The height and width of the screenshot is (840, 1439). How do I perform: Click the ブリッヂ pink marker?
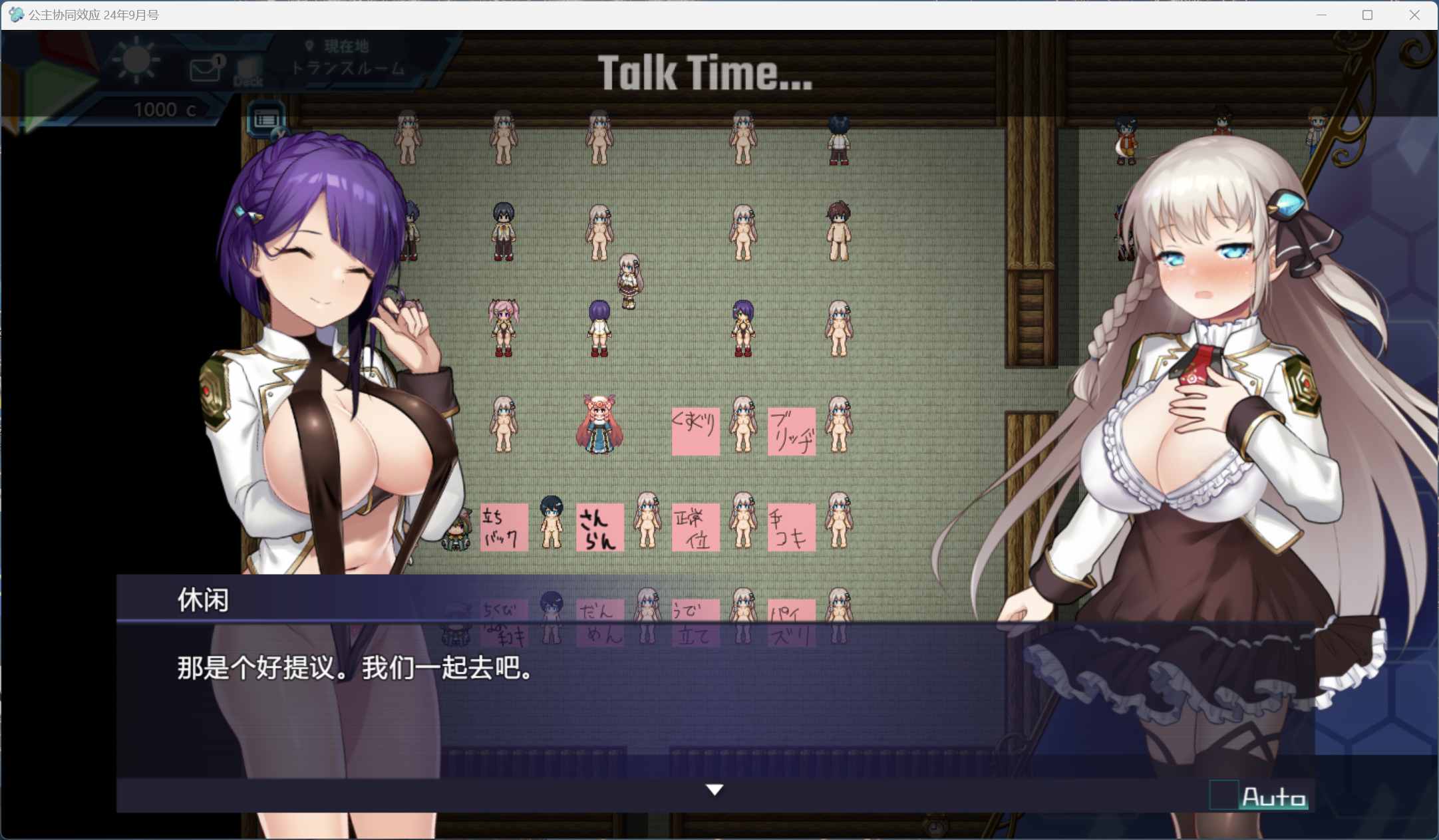tap(790, 430)
